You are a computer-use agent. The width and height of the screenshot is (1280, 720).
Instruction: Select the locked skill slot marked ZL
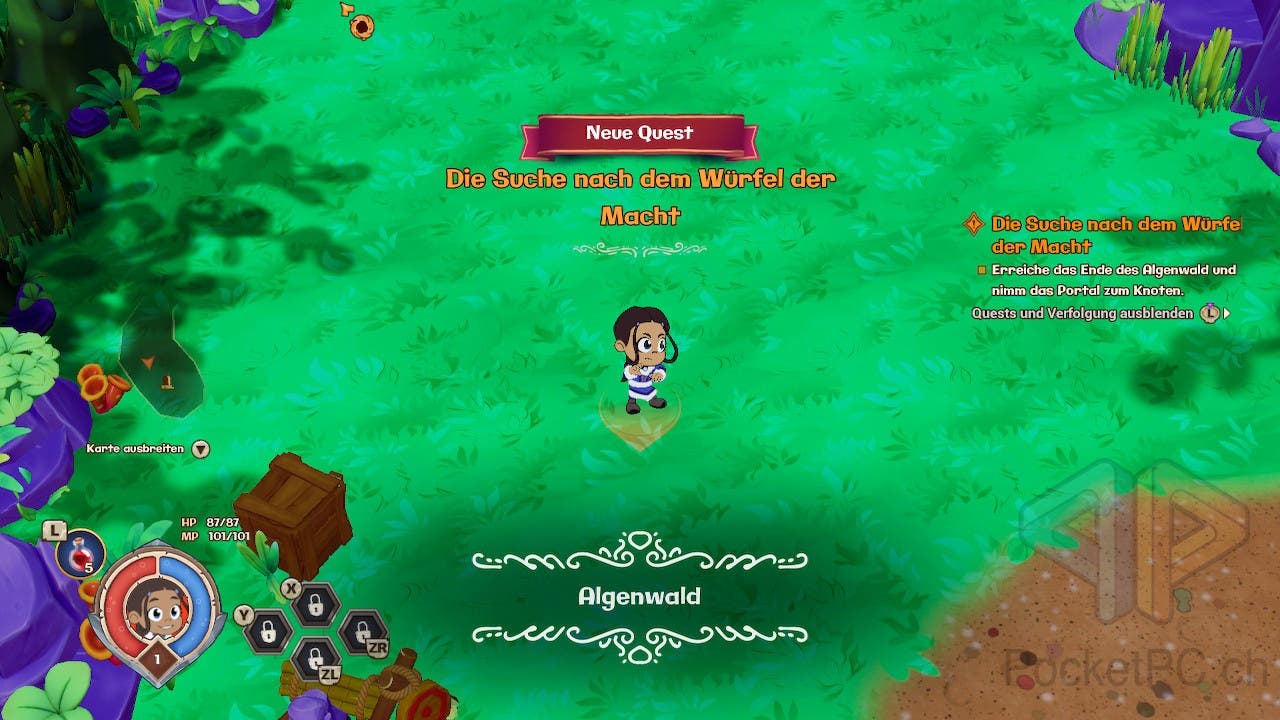coord(315,658)
